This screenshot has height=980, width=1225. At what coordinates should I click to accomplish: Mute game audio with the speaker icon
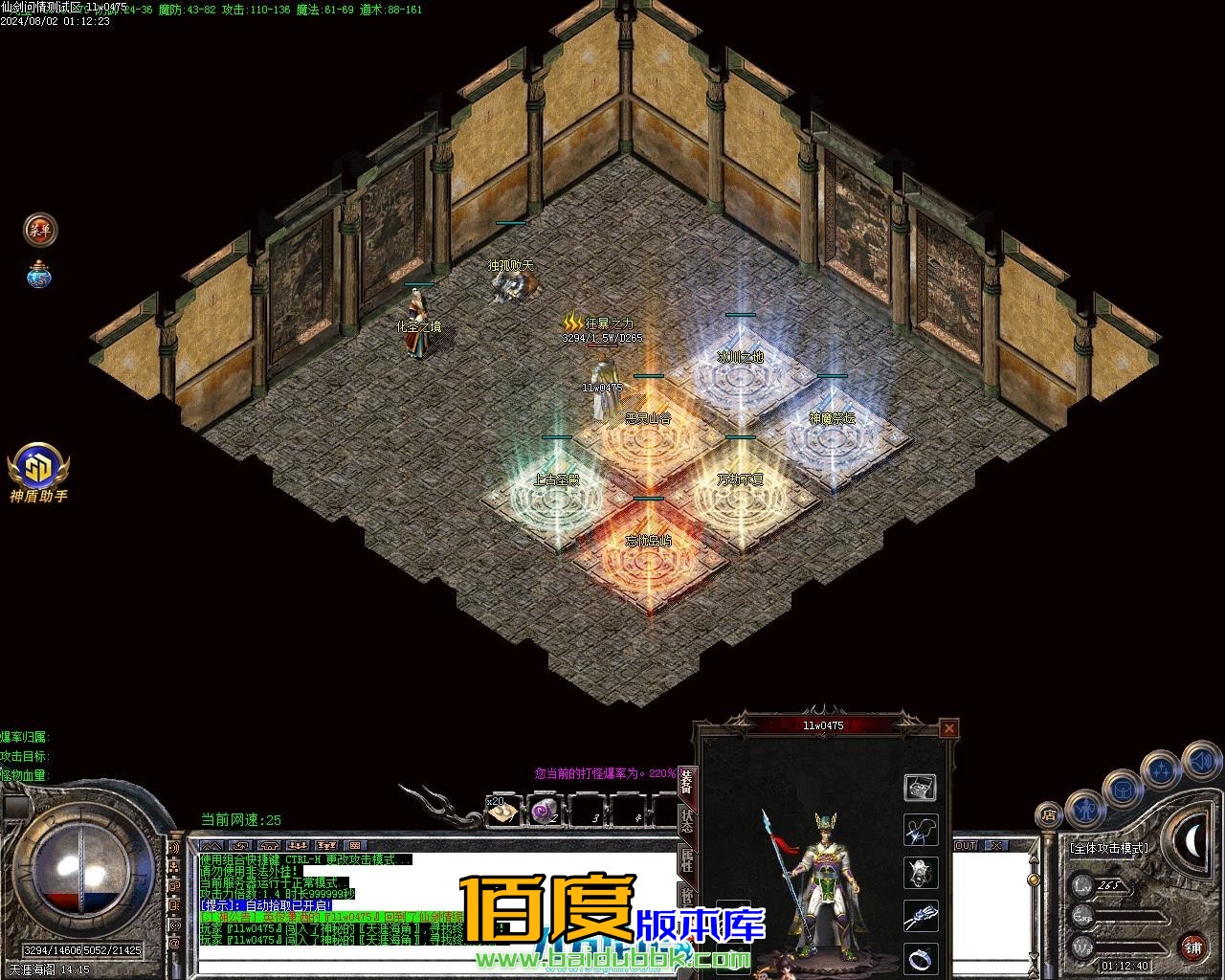[x=1201, y=760]
